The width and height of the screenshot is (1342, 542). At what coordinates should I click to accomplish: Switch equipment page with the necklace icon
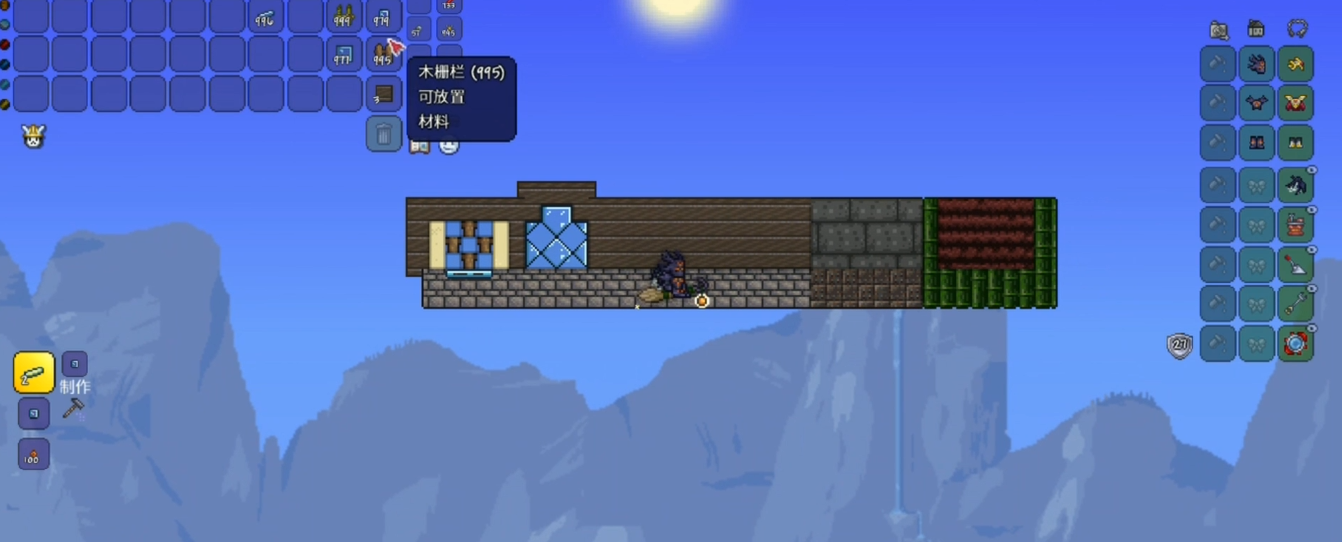point(1297,29)
